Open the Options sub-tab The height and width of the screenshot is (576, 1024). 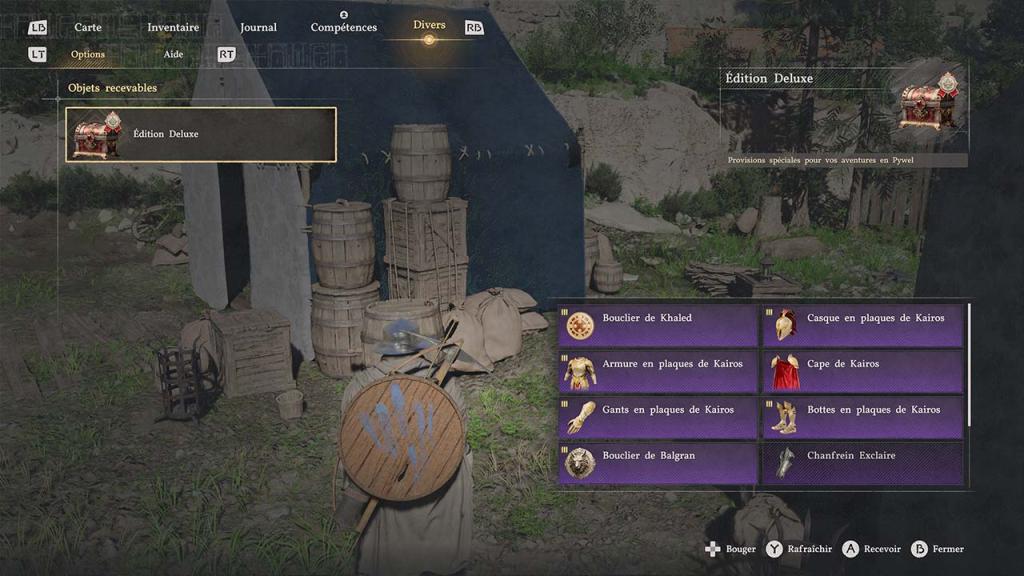[88, 54]
